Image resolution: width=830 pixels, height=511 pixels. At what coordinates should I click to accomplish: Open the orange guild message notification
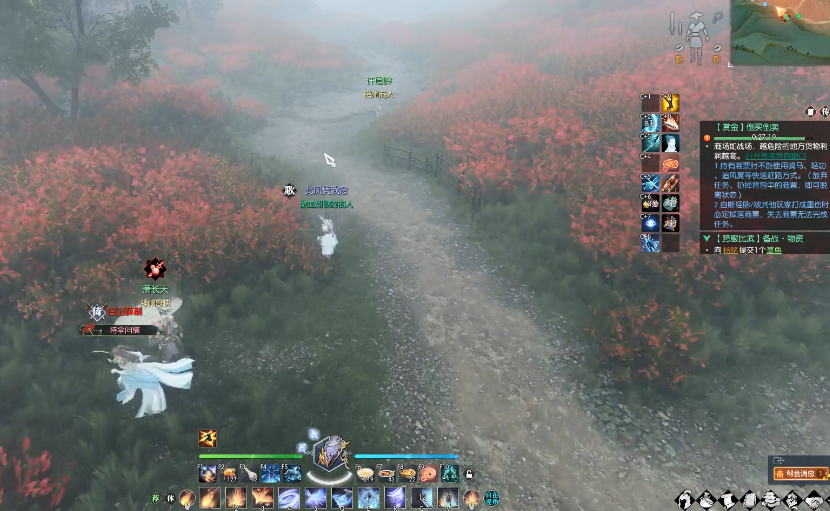tap(801, 475)
